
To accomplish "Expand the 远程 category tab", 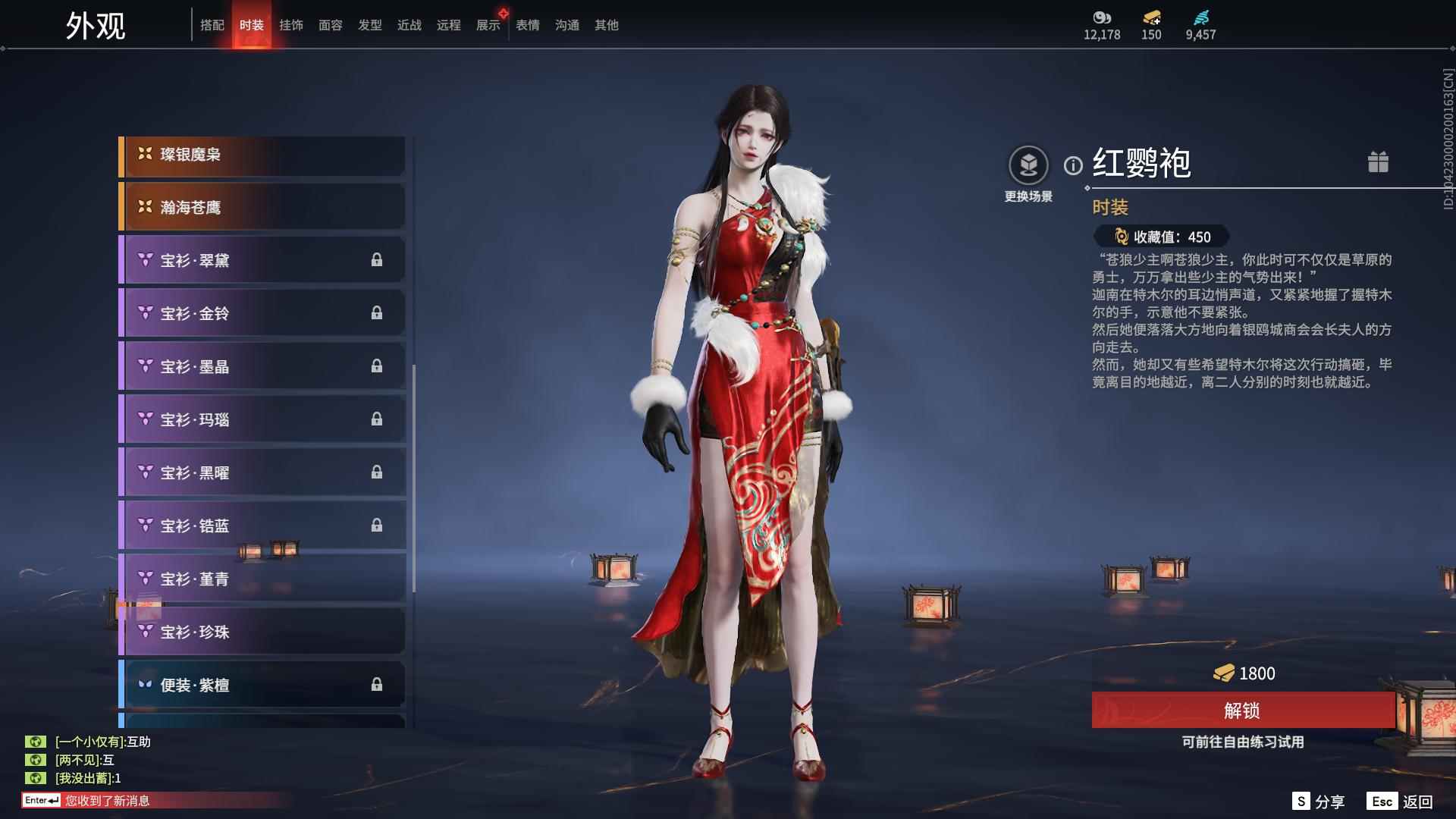I will [448, 24].
